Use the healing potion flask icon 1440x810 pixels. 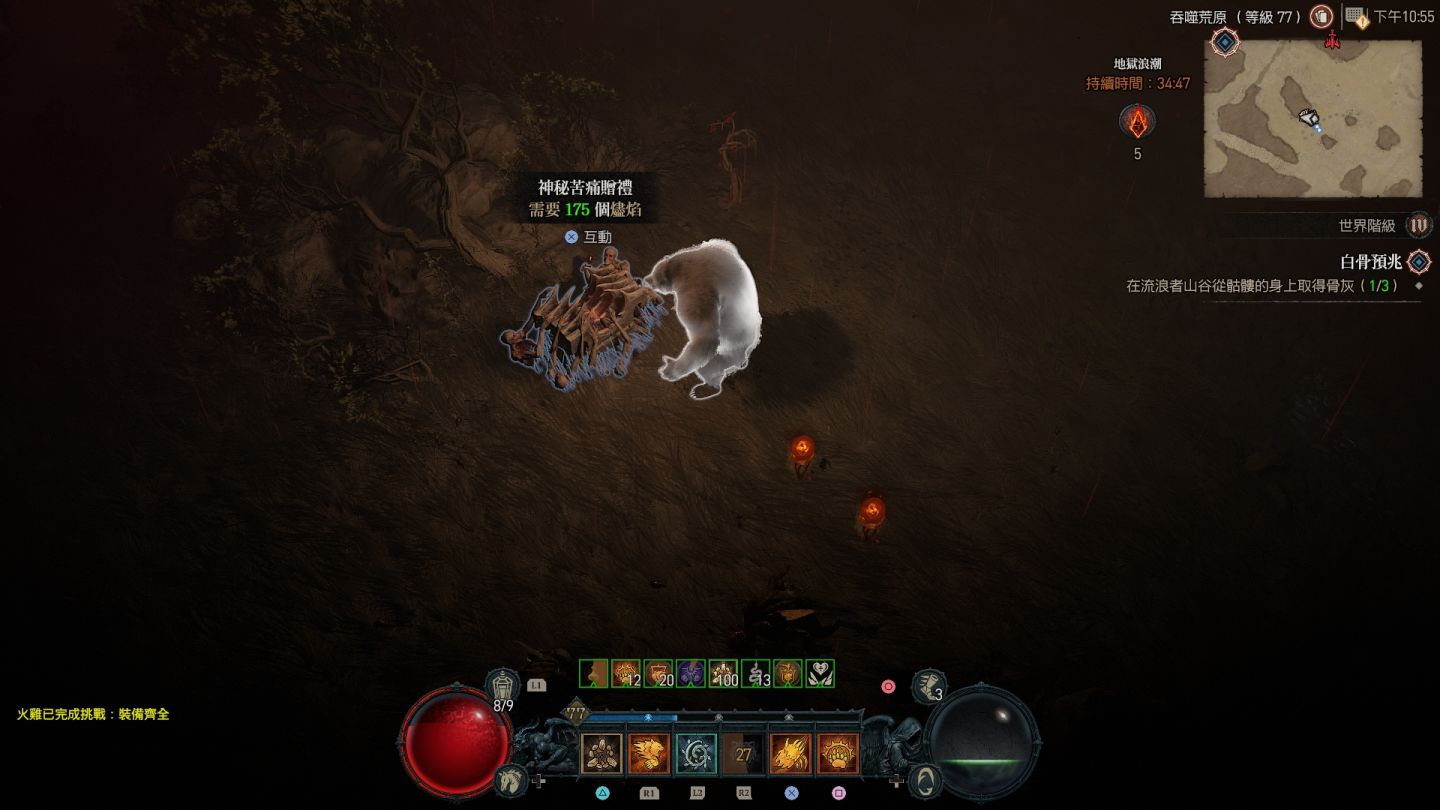coord(503,686)
